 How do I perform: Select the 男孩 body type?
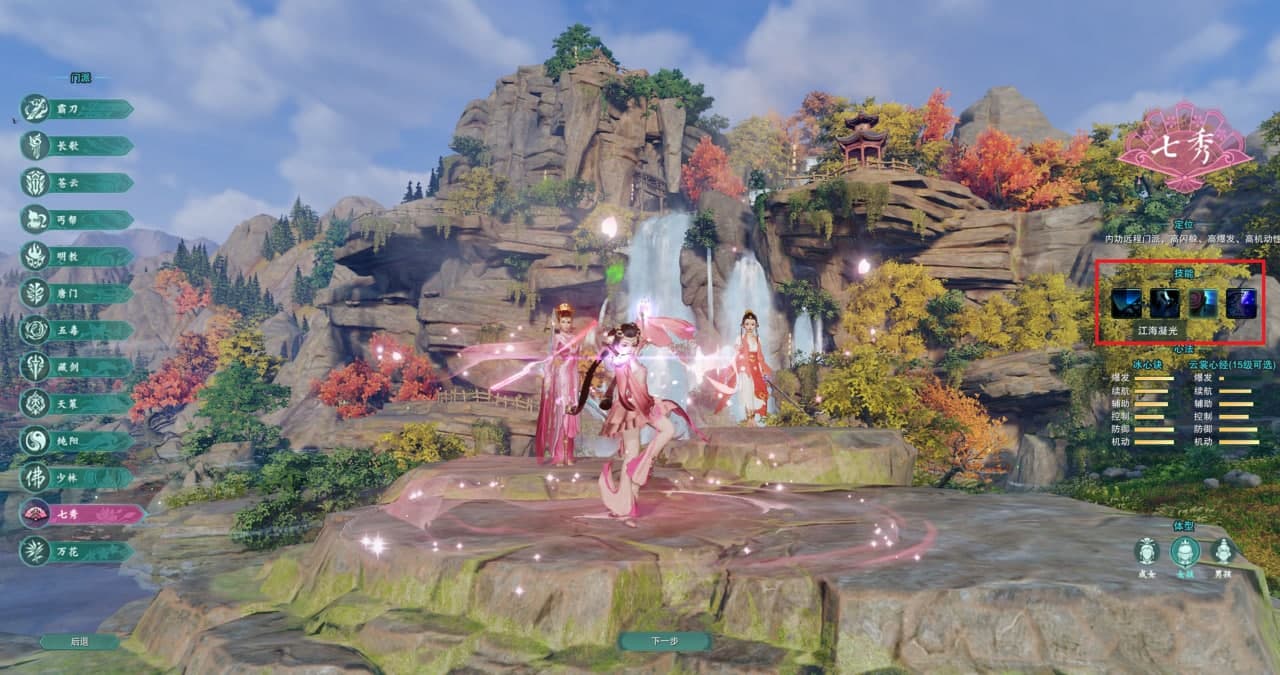point(1222,552)
